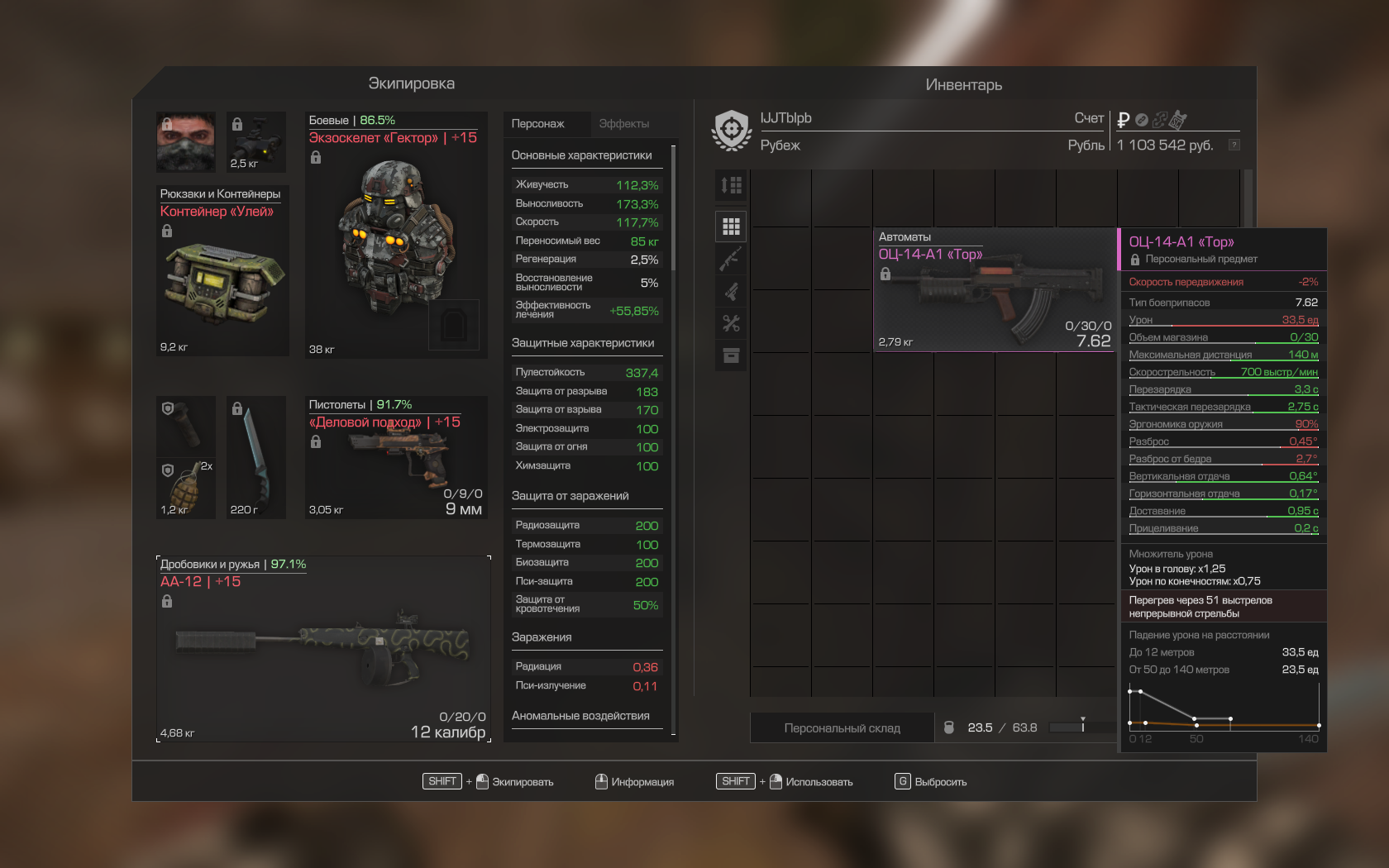Screen dimensions: 1389x868
Task: Select the ruble currency icon
Action: (1123, 120)
